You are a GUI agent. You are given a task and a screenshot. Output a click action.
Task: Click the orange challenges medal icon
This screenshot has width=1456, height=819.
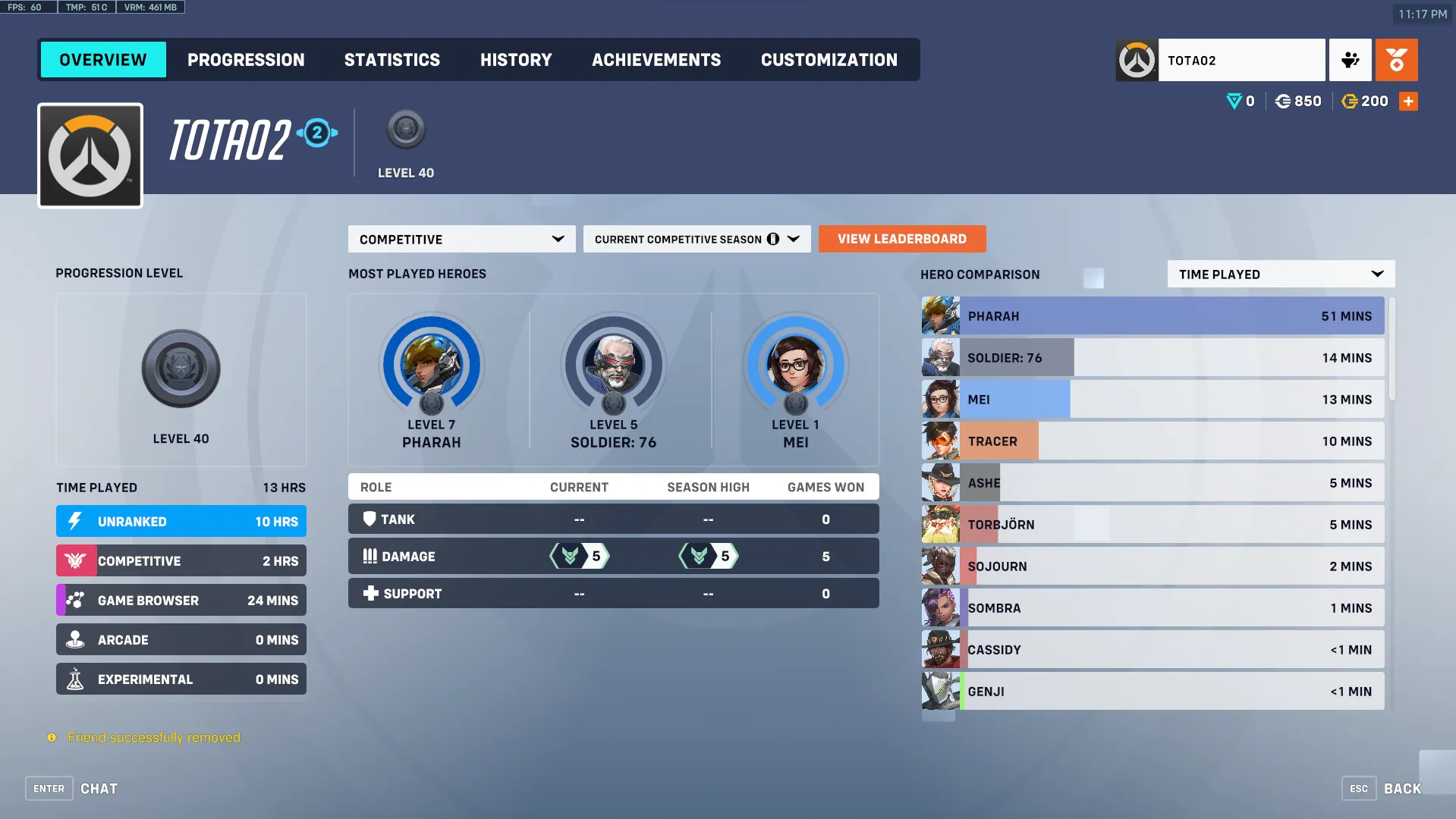pos(1396,59)
